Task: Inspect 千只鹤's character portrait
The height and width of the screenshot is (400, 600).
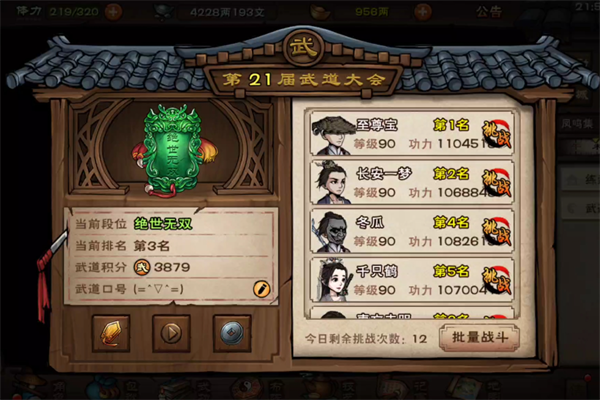Action: 329,281
